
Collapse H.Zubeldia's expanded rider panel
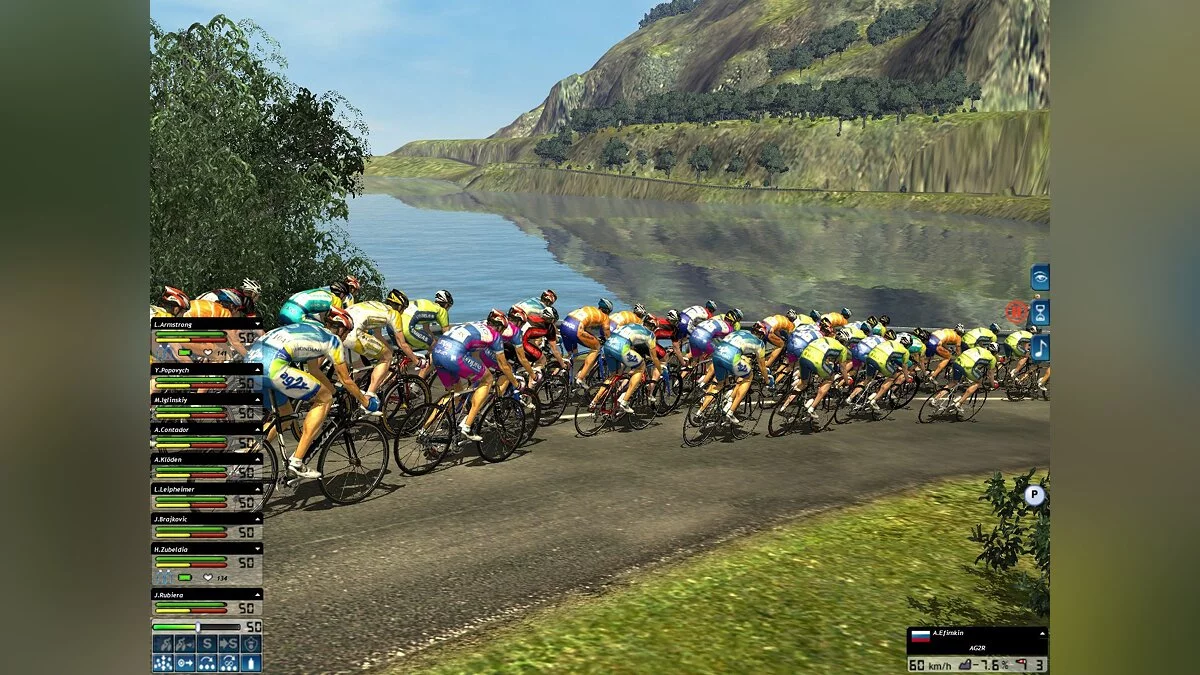point(258,549)
